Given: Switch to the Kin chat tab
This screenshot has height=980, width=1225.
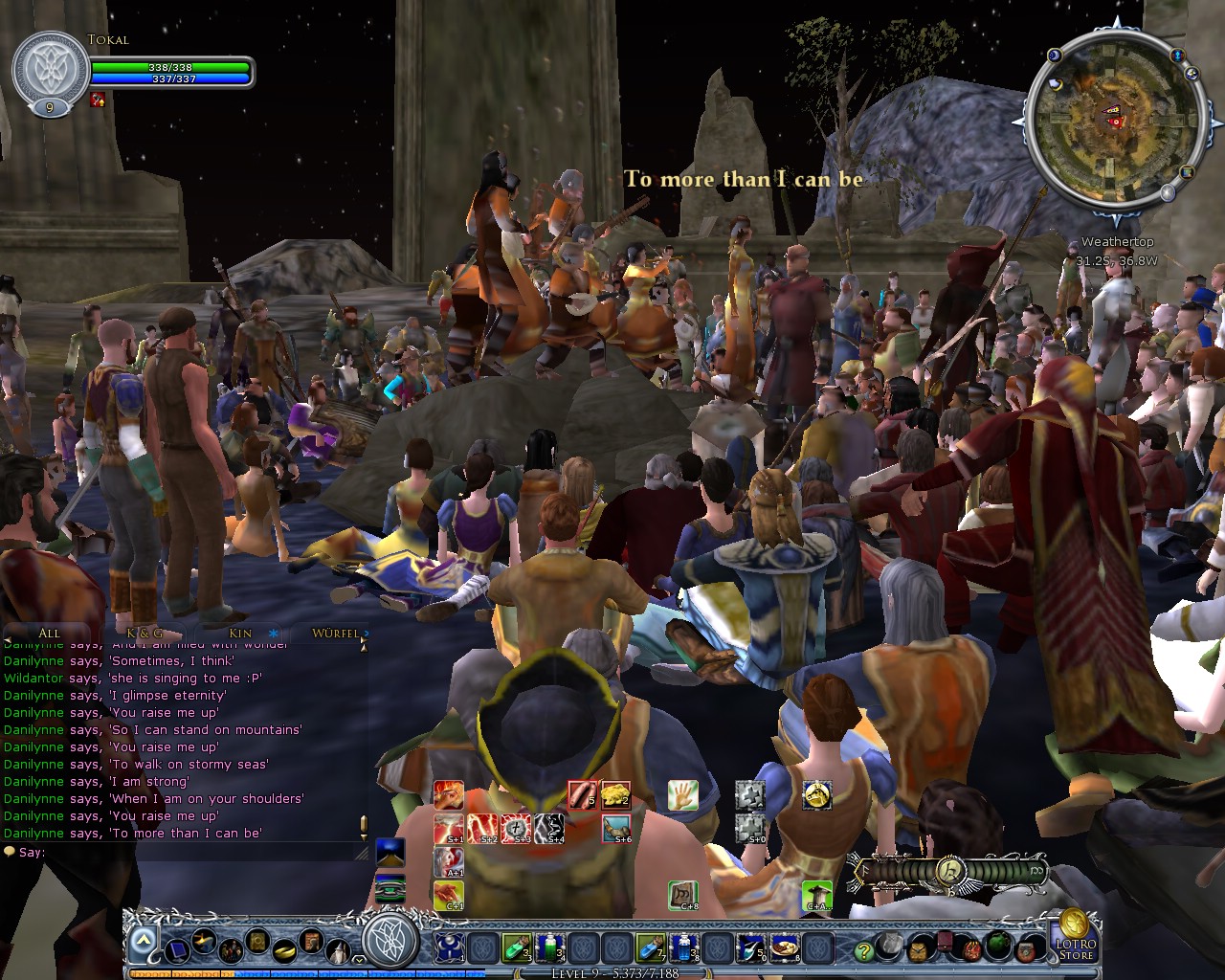Looking at the screenshot, I should (x=240, y=633).
